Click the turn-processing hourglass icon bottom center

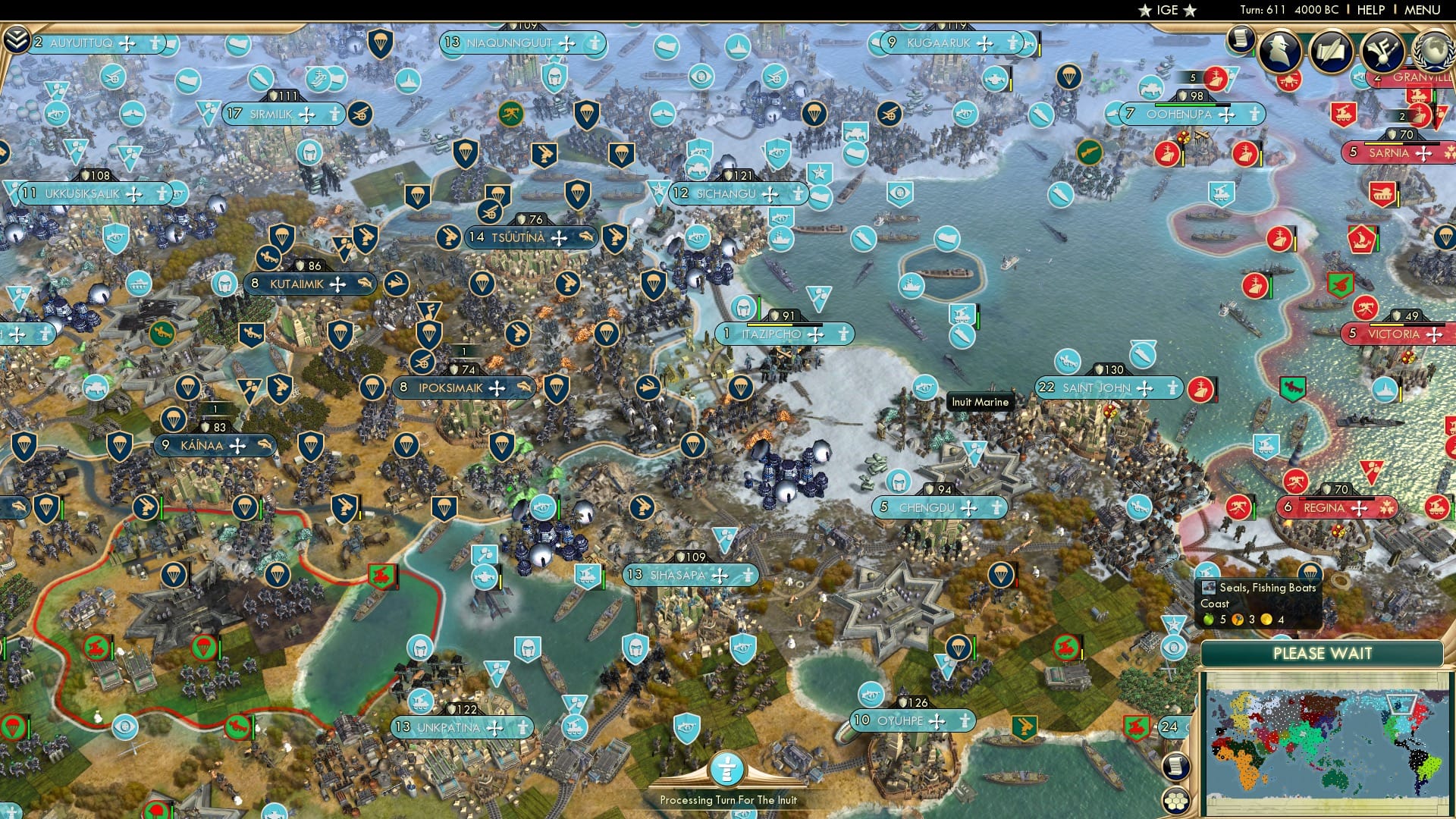727,768
